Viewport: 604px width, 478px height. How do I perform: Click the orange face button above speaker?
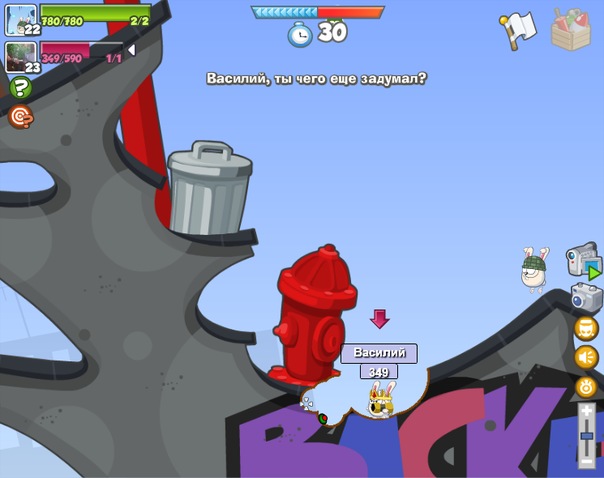pos(586,328)
